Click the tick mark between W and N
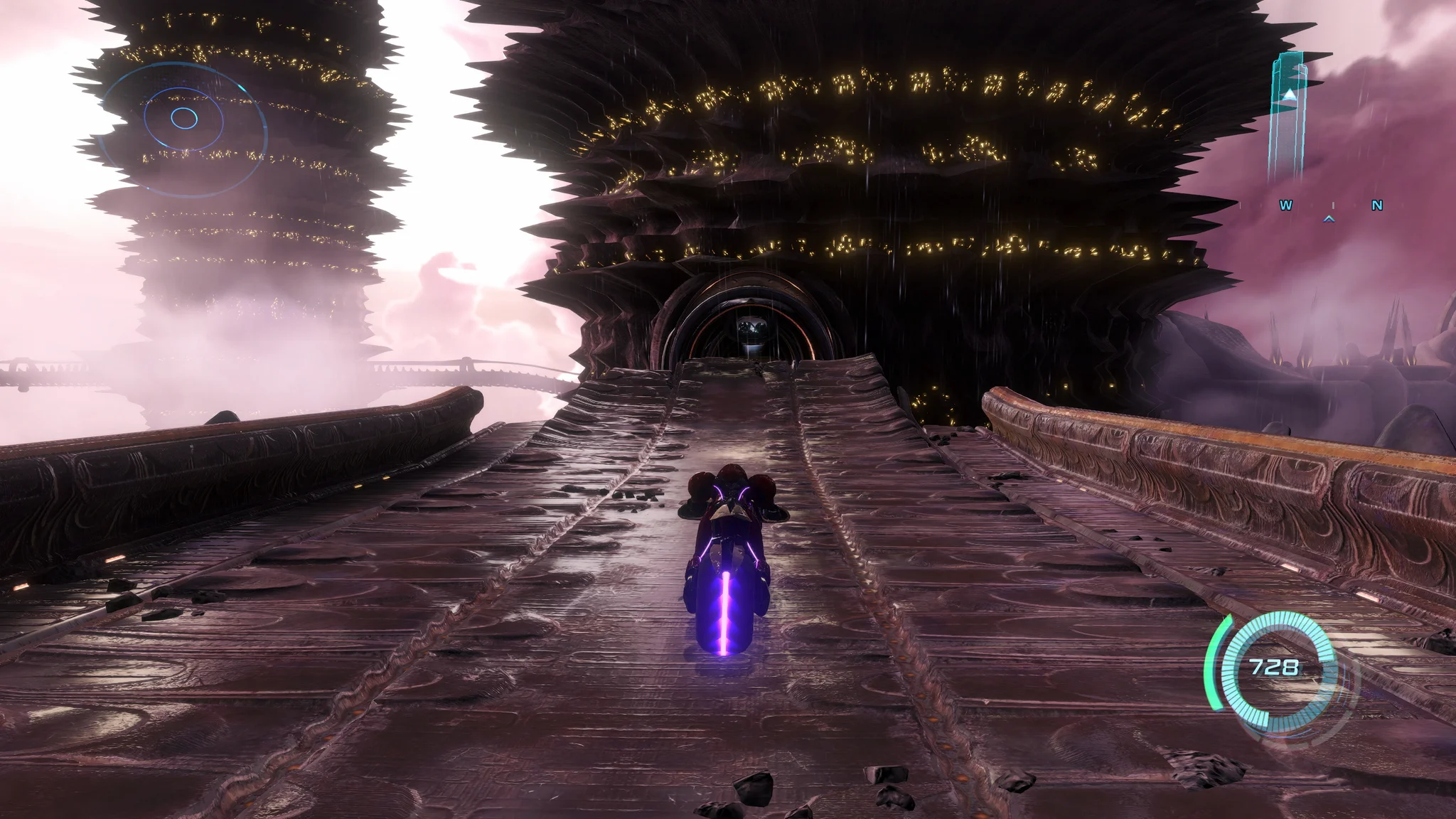The image size is (1456, 819). tap(1334, 205)
